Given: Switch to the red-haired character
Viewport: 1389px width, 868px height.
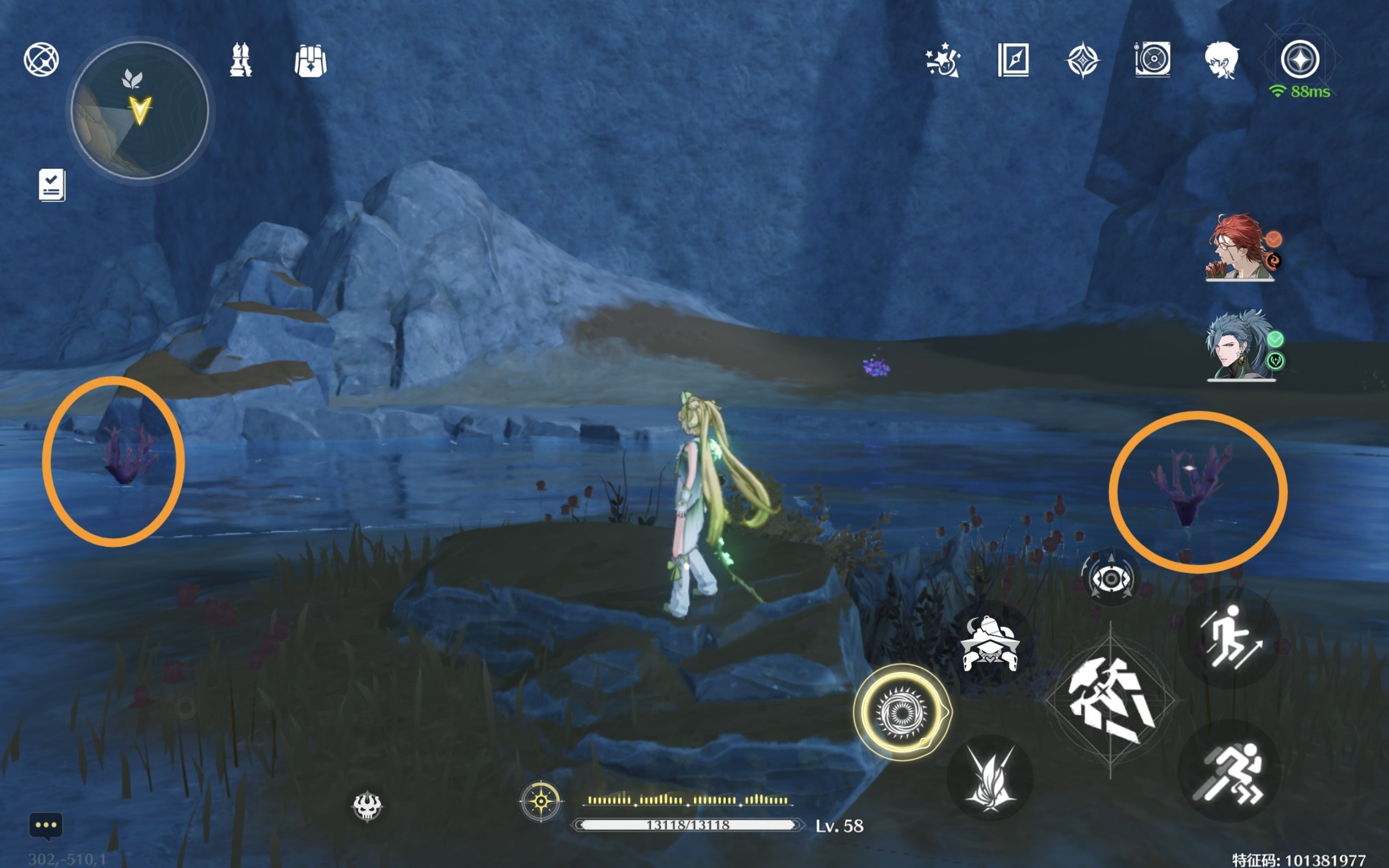Looking at the screenshot, I should [1239, 248].
